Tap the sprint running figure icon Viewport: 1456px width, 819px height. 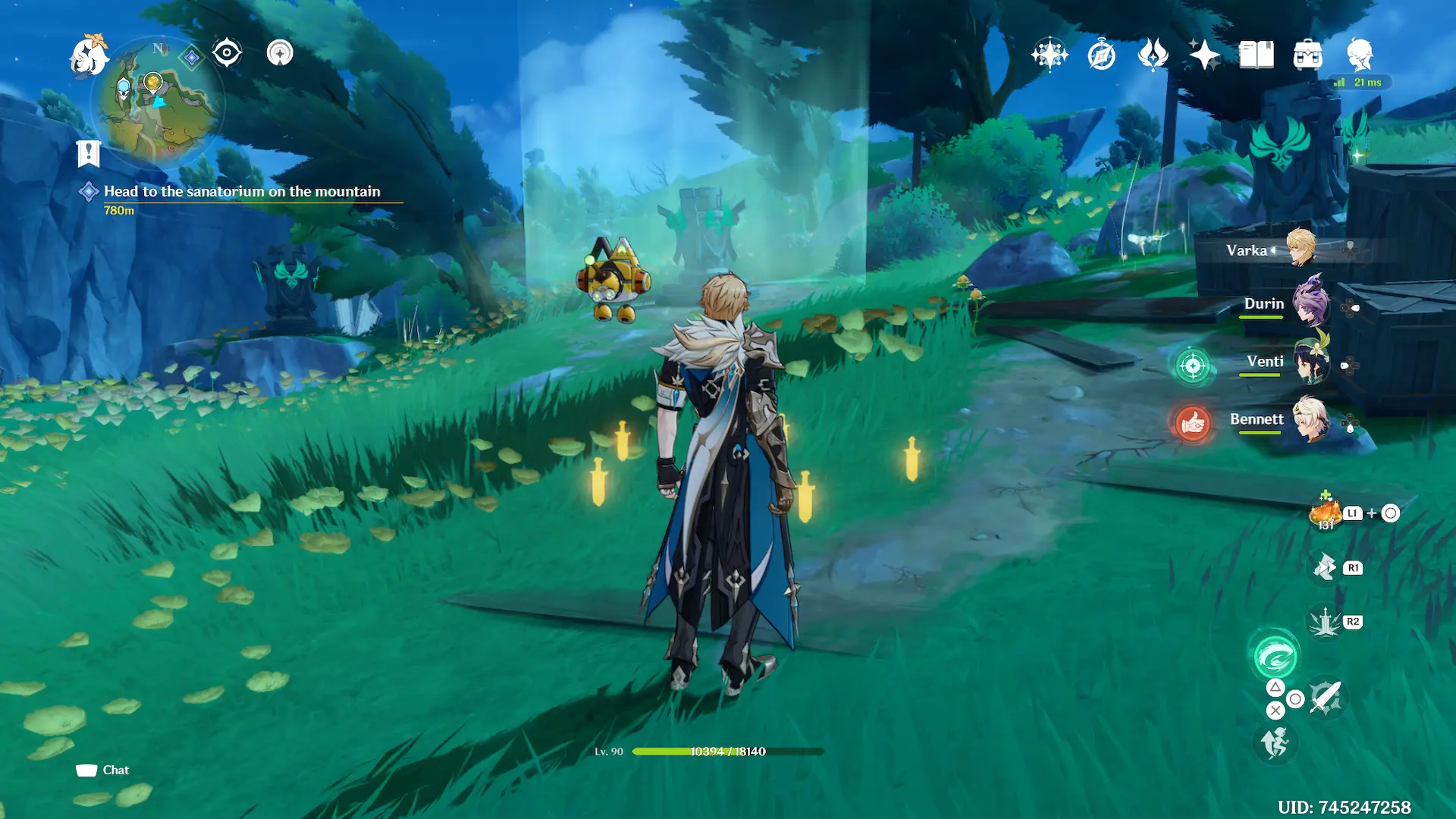(1275, 742)
